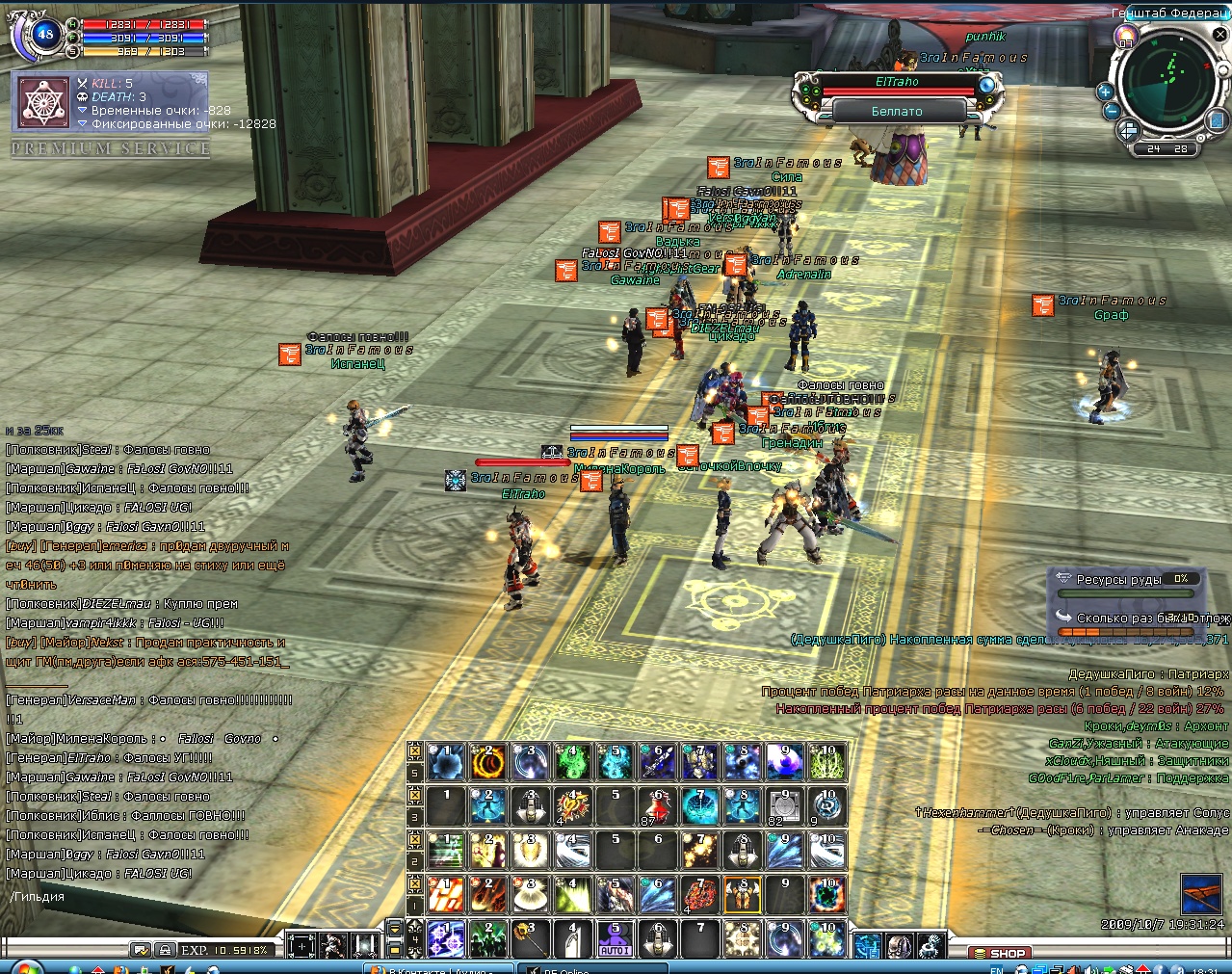Zoom out the radar with the minus button
The image size is (1232, 974).
pos(1111,111)
